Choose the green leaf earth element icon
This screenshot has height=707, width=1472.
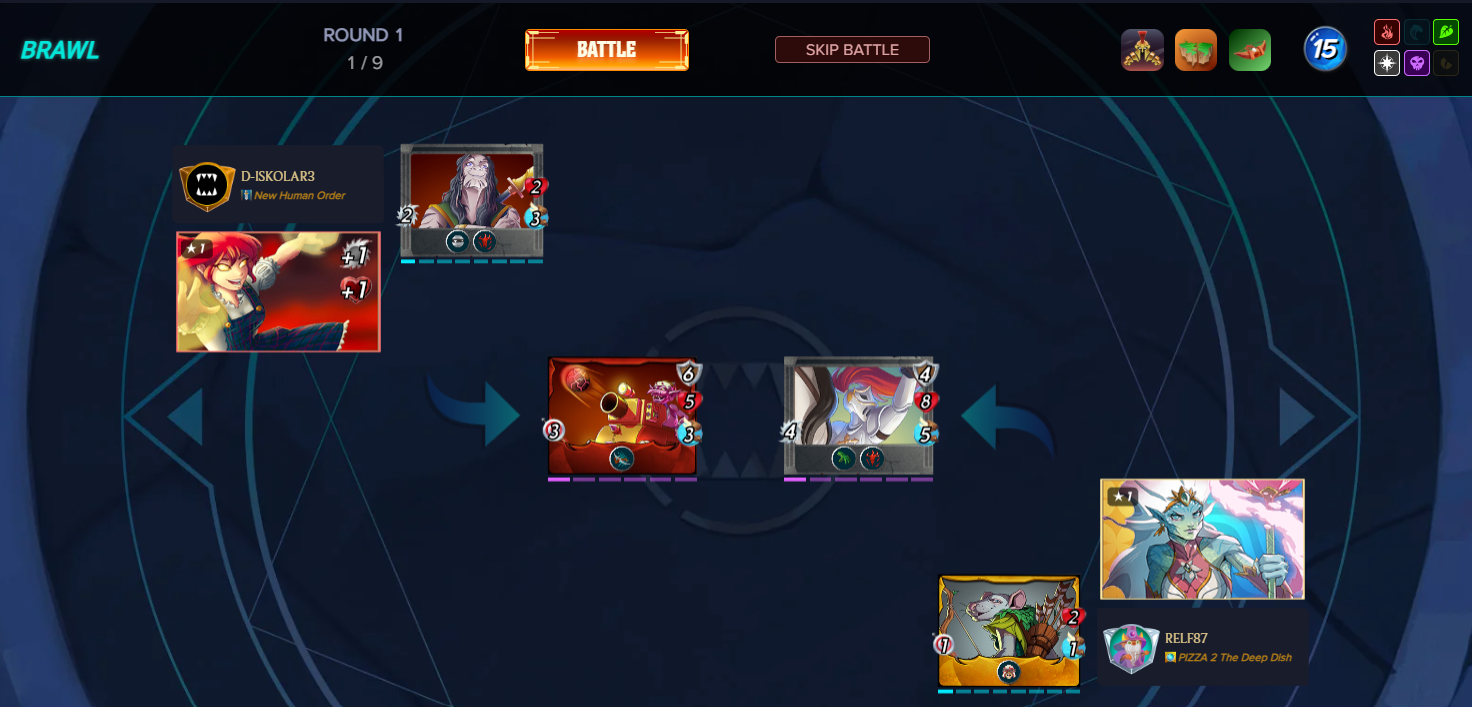[1446, 33]
